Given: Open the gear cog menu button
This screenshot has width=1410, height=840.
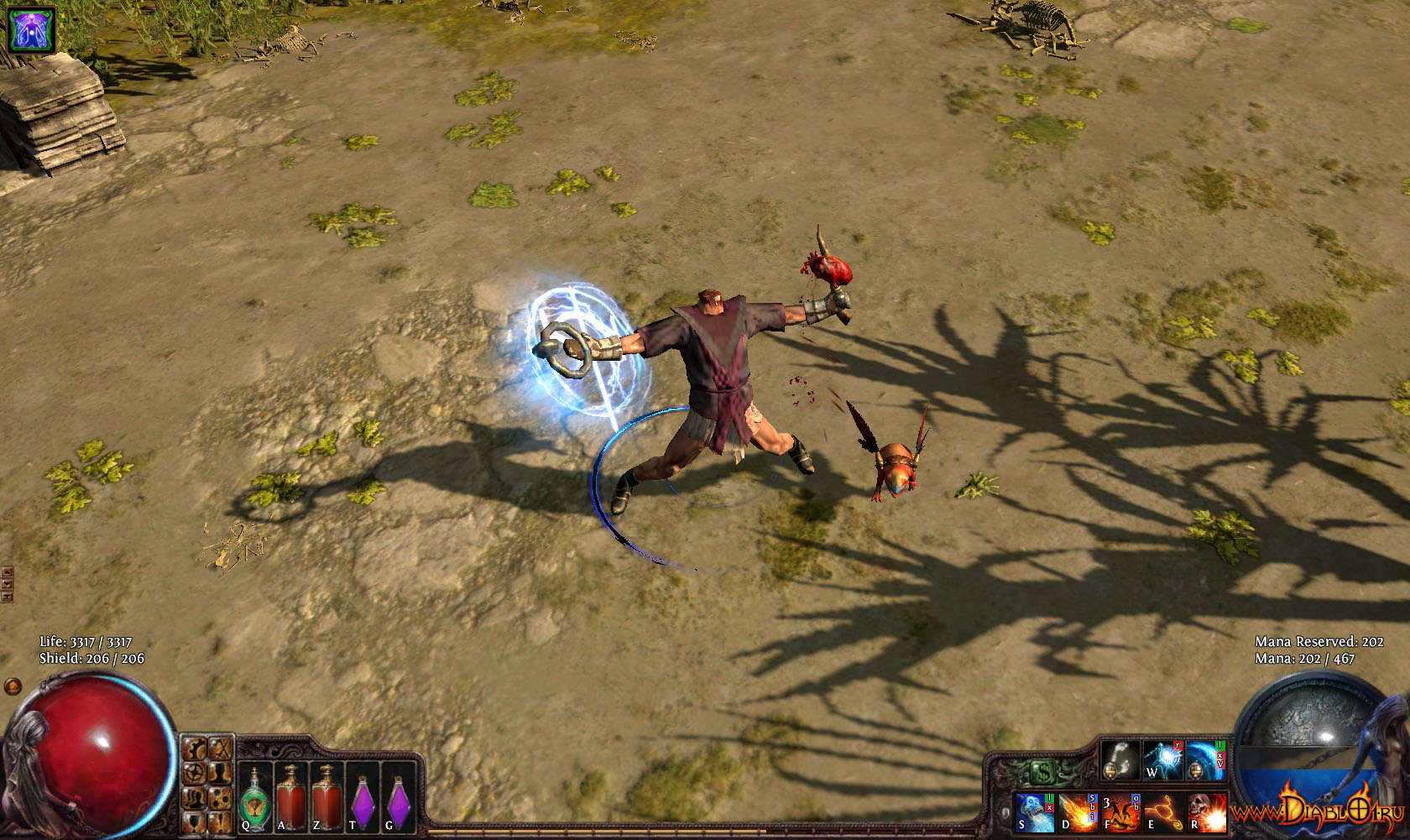Looking at the screenshot, I should (x=195, y=772).
